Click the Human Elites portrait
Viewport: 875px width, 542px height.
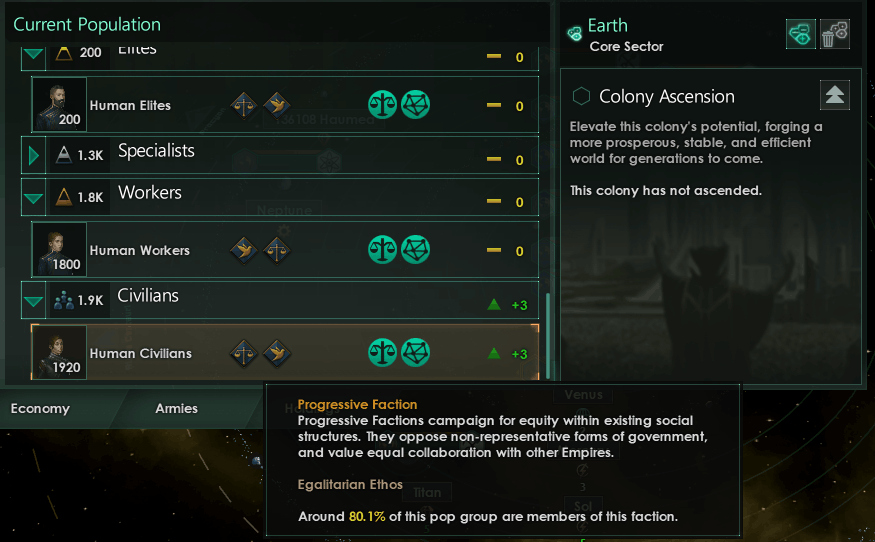59,105
